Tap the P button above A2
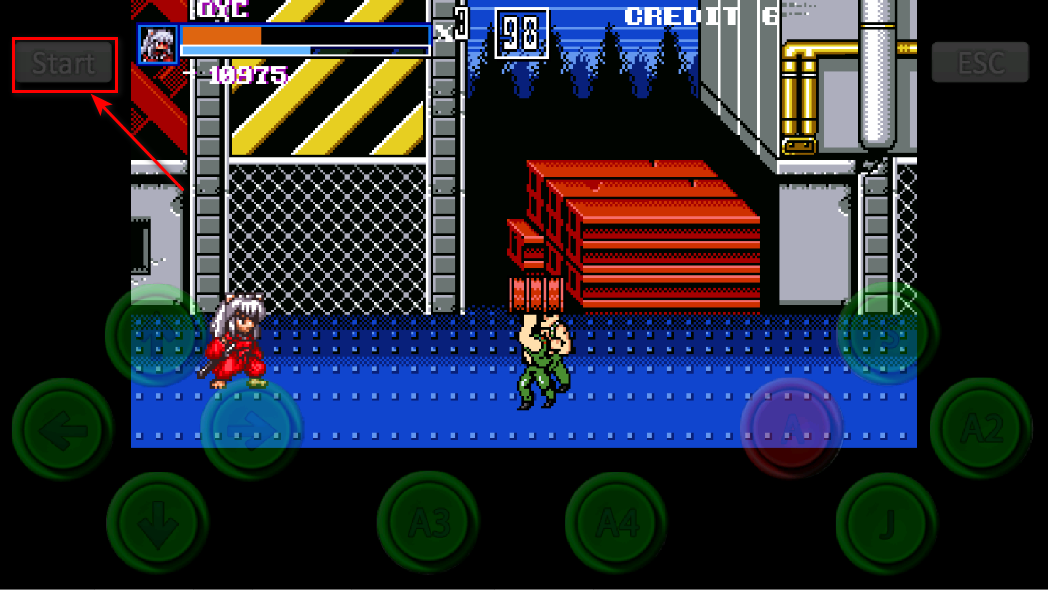 point(887,334)
